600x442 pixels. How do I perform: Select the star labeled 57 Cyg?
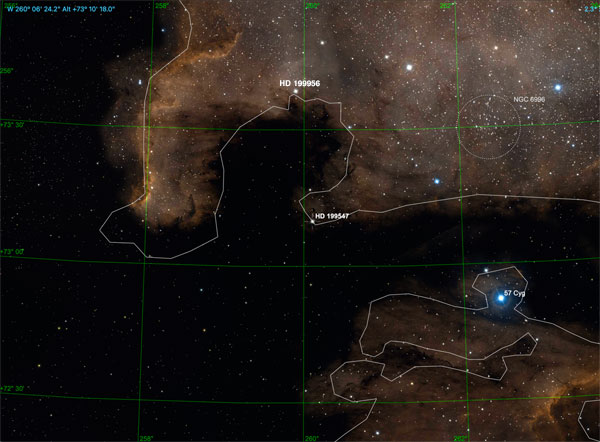coord(501,297)
